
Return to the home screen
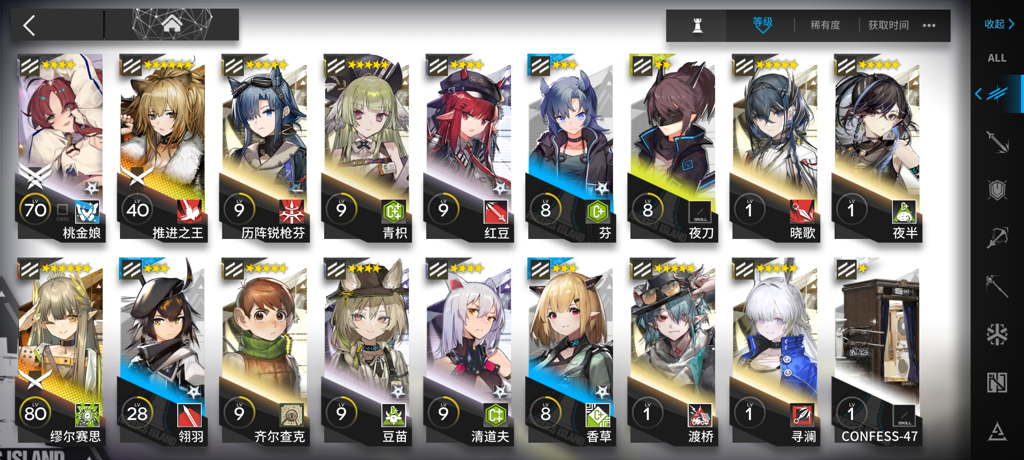click(x=171, y=24)
